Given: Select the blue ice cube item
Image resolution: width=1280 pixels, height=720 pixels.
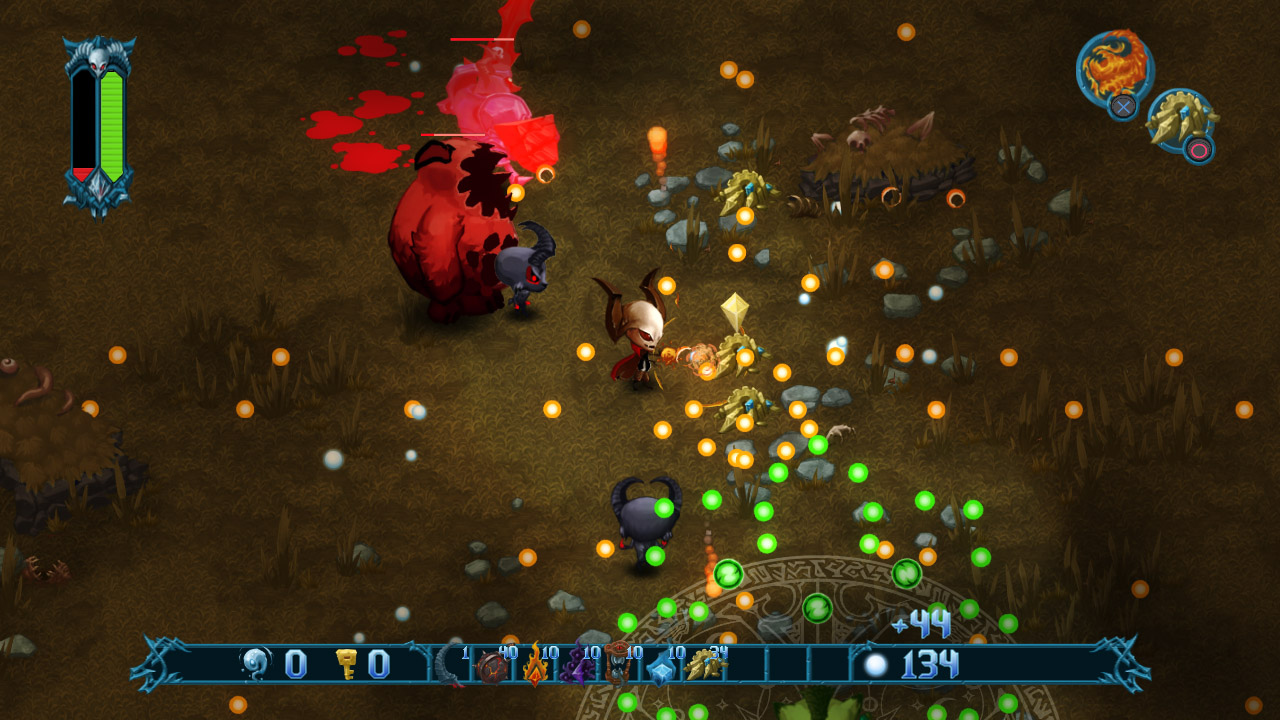Looking at the screenshot, I should [x=661, y=667].
